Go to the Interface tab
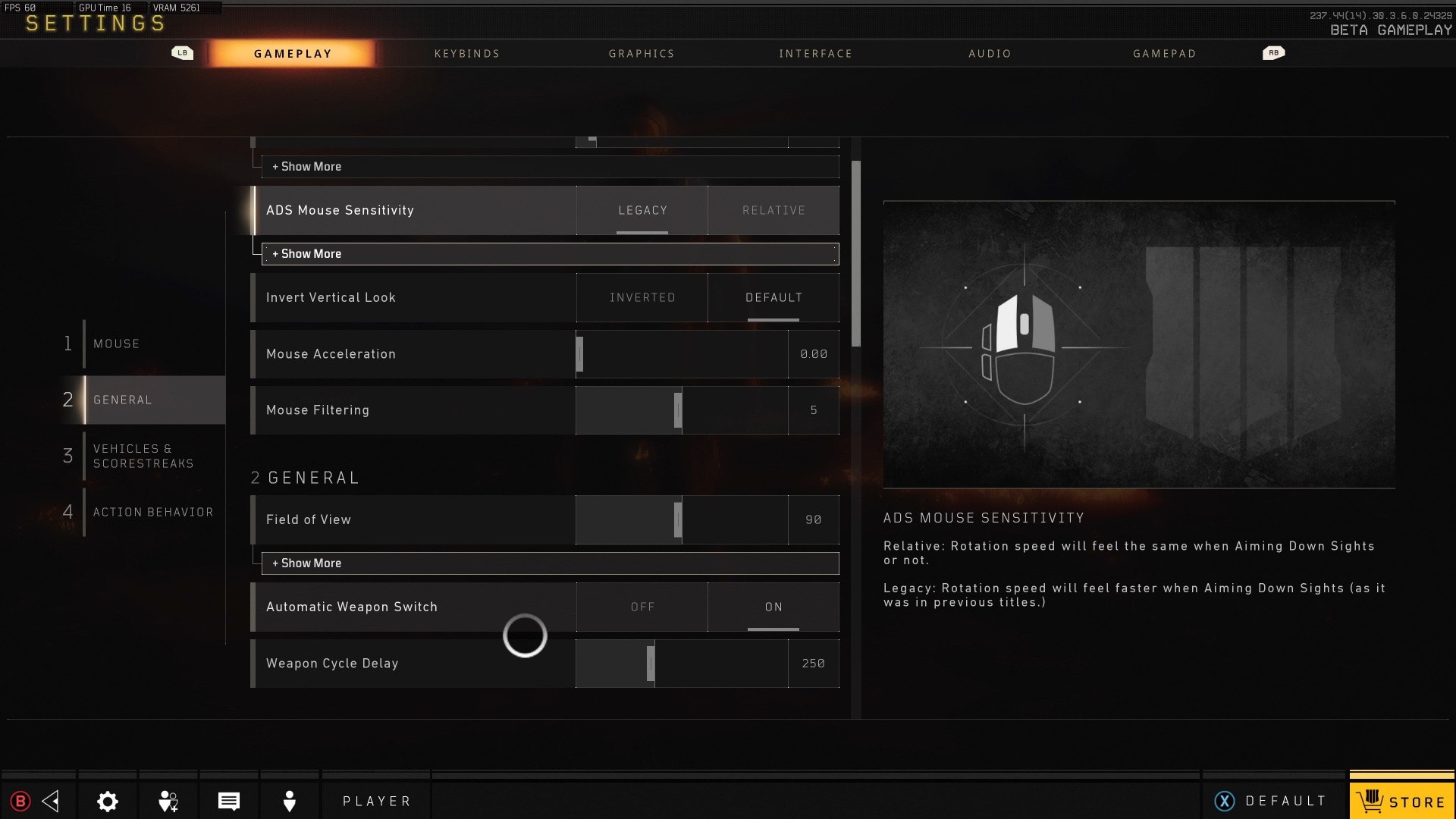 click(x=815, y=54)
